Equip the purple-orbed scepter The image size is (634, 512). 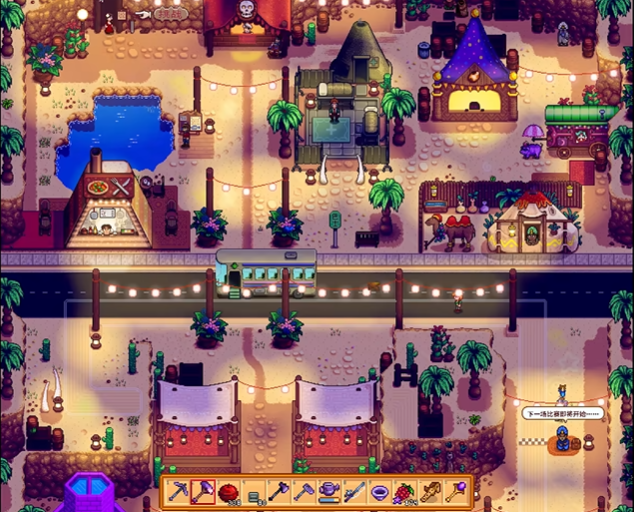pos(454,492)
